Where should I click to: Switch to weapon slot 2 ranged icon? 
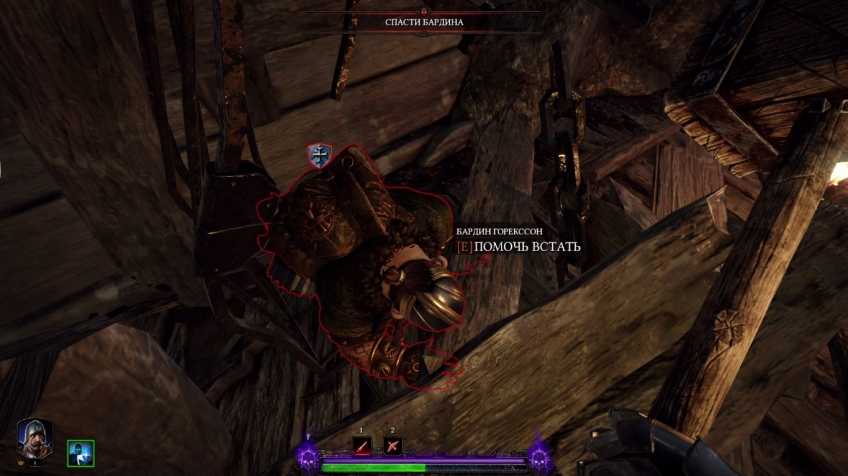tap(393, 446)
